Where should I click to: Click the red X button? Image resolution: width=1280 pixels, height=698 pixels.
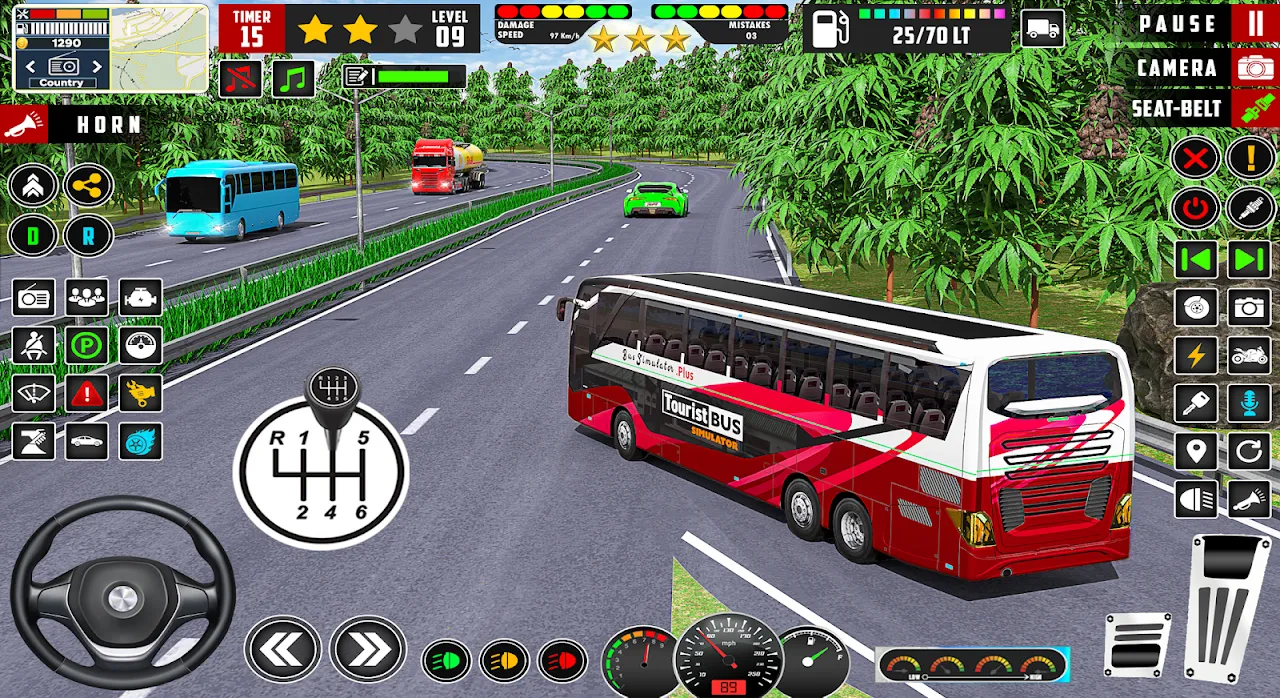(x=1195, y=158)
